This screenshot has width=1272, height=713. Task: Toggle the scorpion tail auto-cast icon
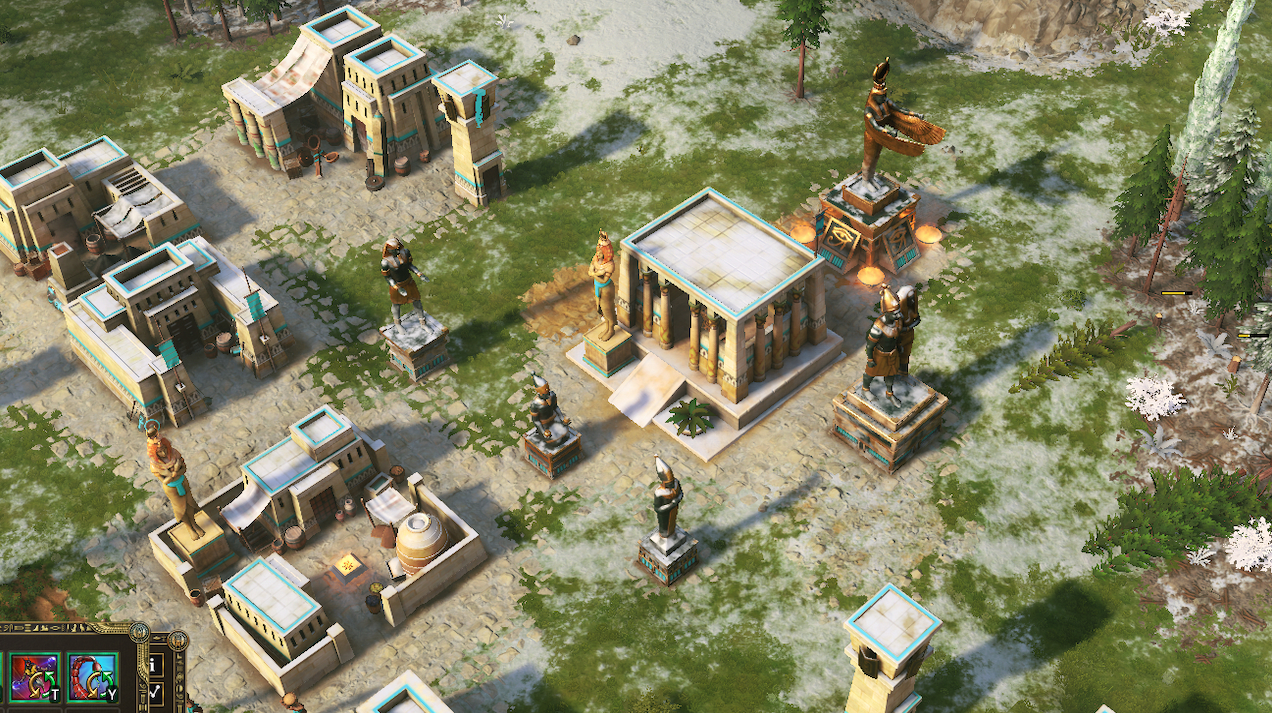point(93,677)
